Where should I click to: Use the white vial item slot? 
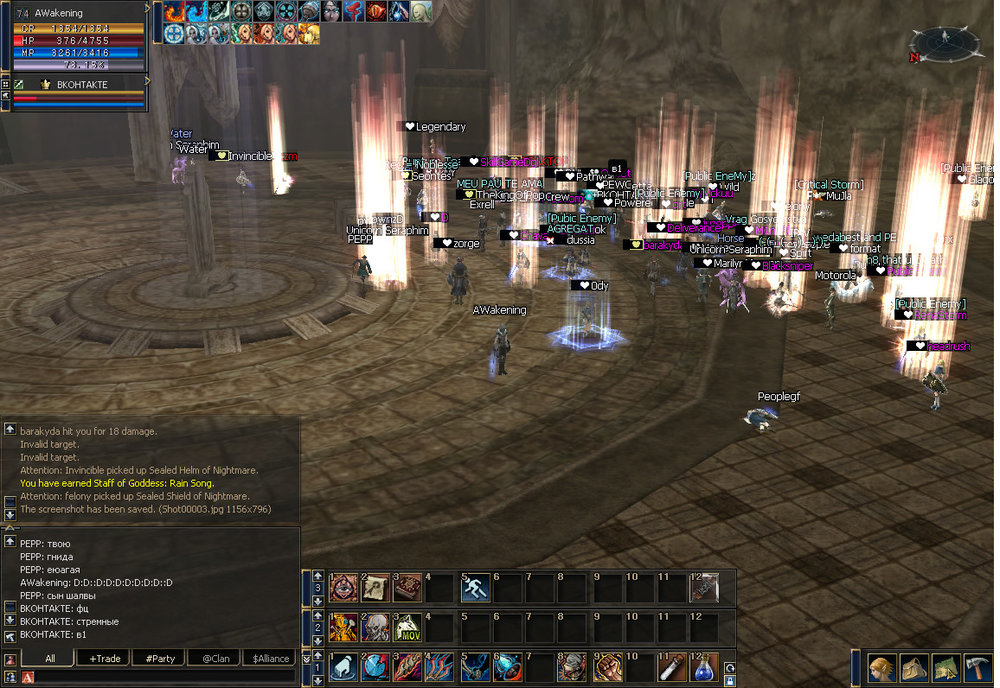click(671, 667)
